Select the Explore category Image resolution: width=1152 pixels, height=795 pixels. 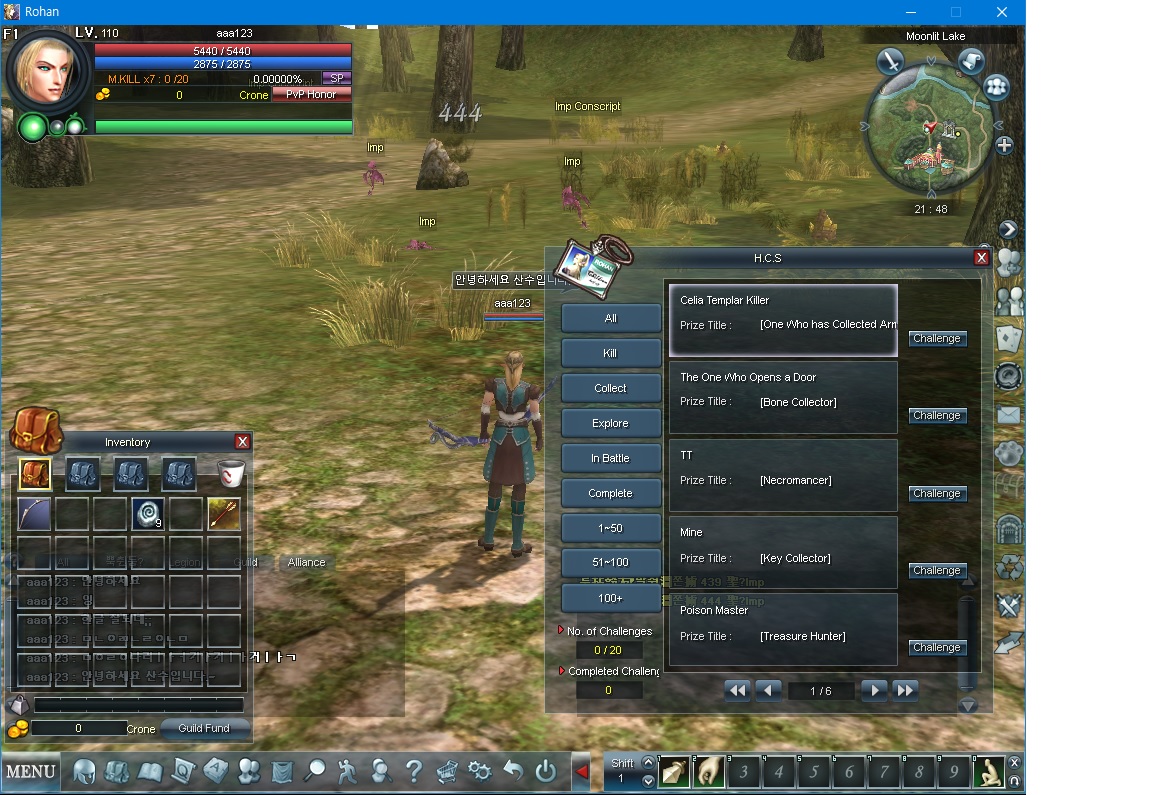point(610,423)
